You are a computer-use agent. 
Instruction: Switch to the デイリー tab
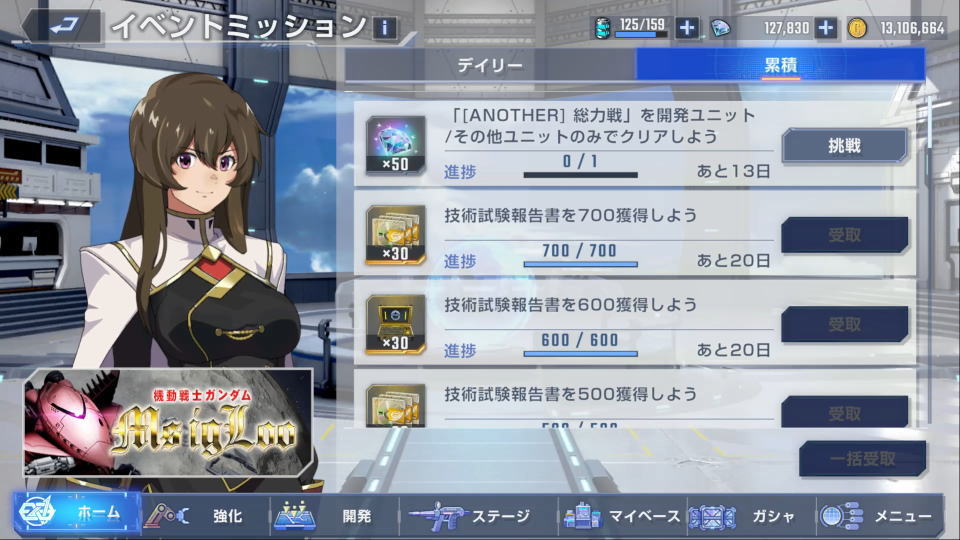point(490,66)
